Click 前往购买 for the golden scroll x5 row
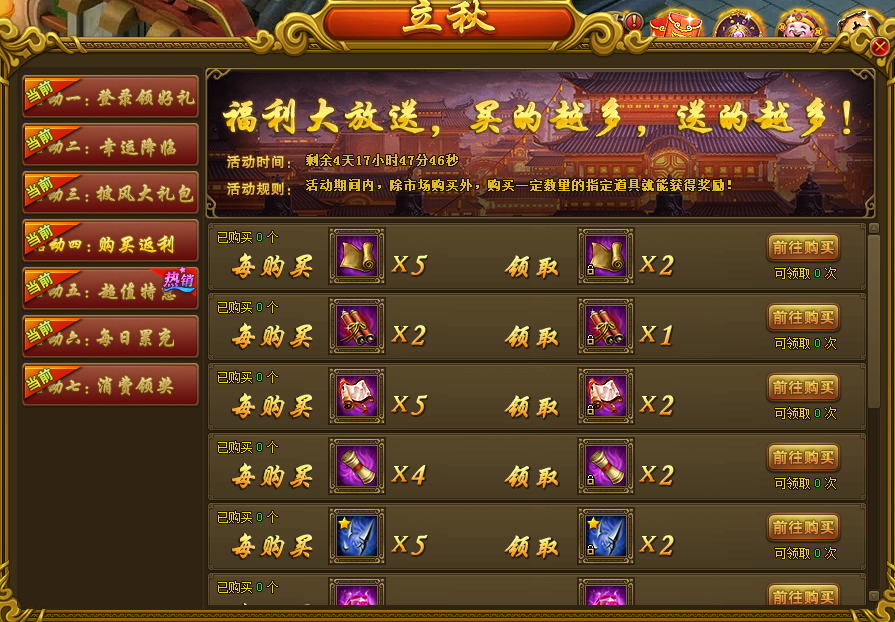 (x=803, y=248)
